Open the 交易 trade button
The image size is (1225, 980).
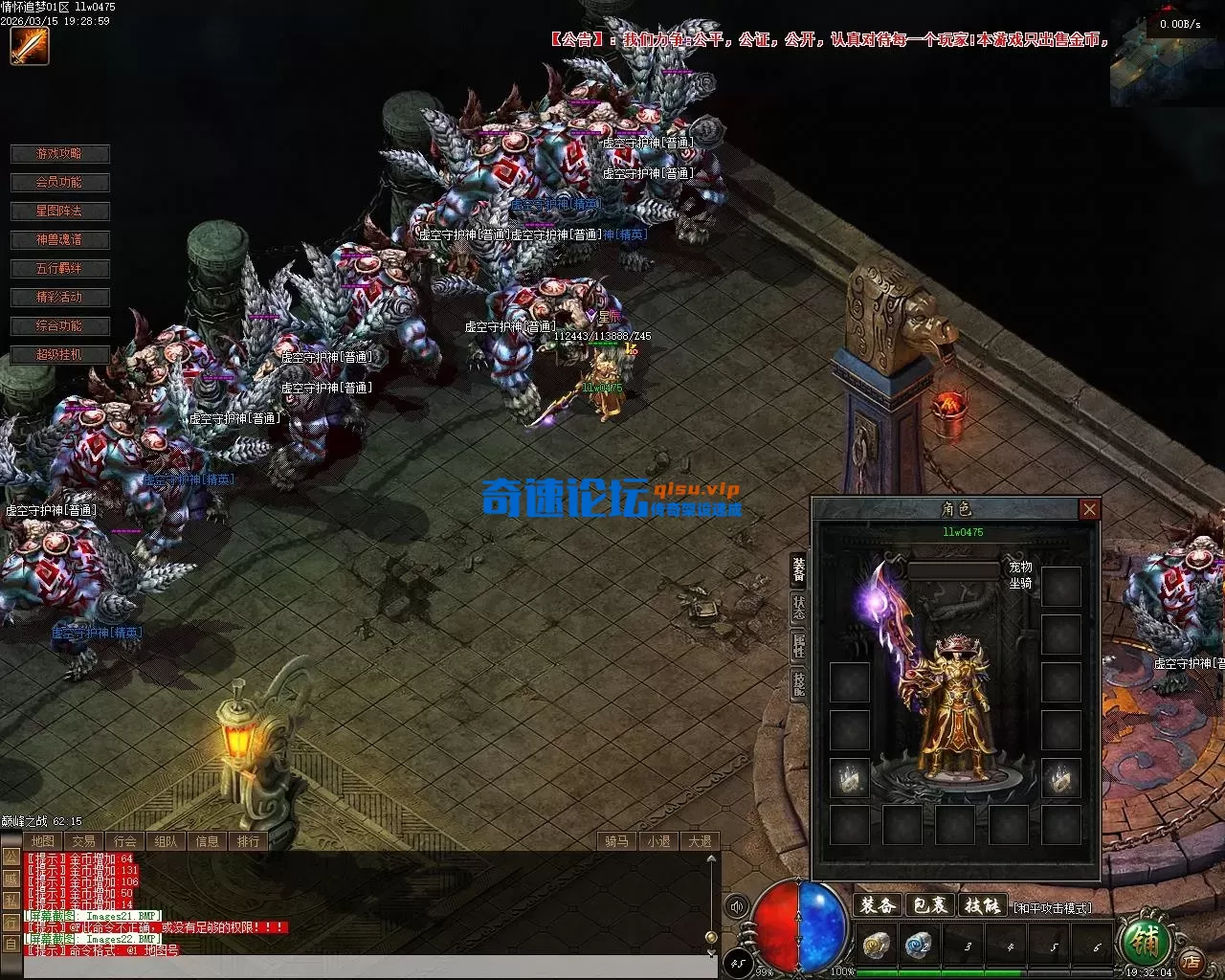(83, 841)
